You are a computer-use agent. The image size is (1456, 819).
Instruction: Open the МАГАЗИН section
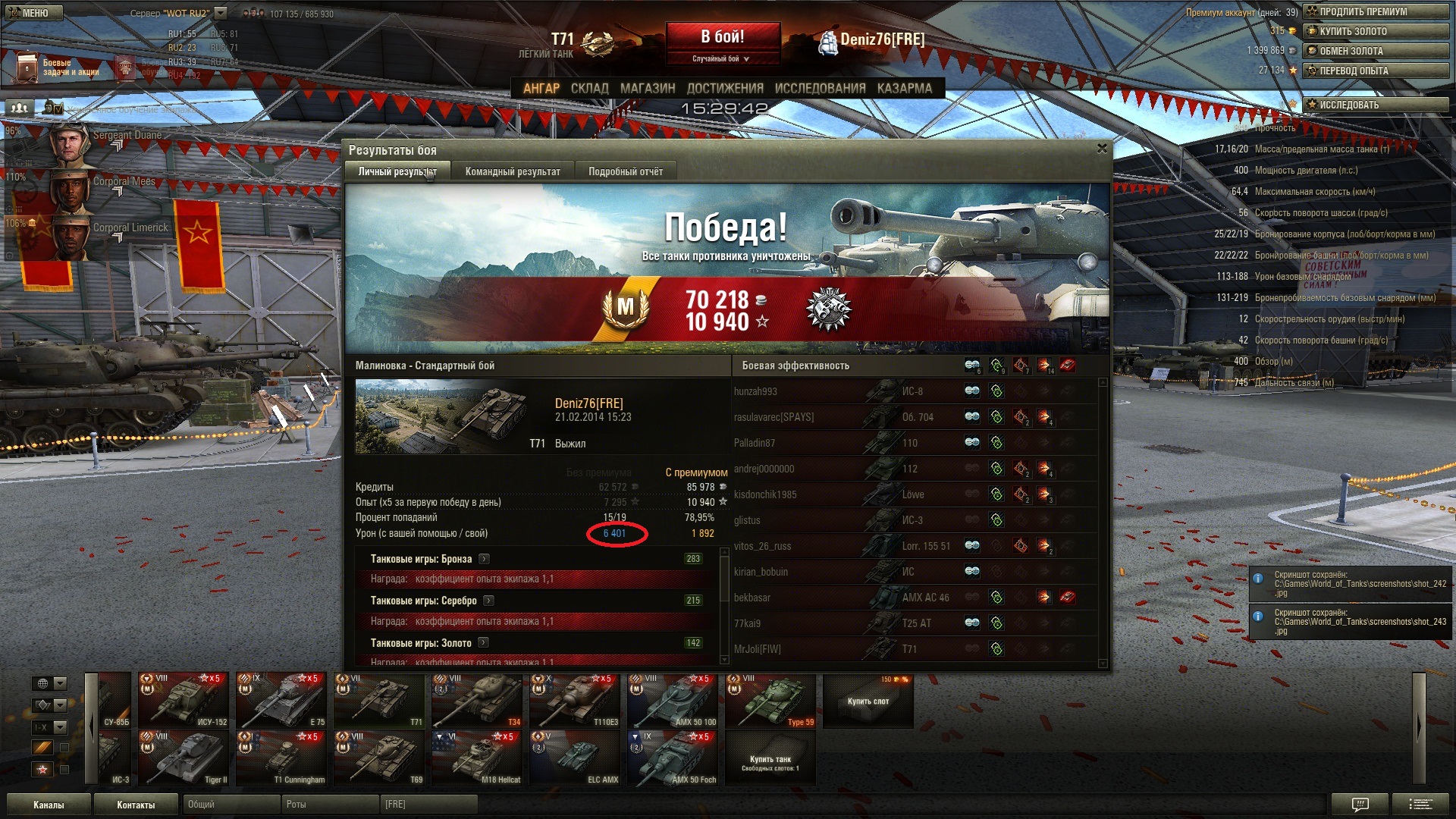647,88
